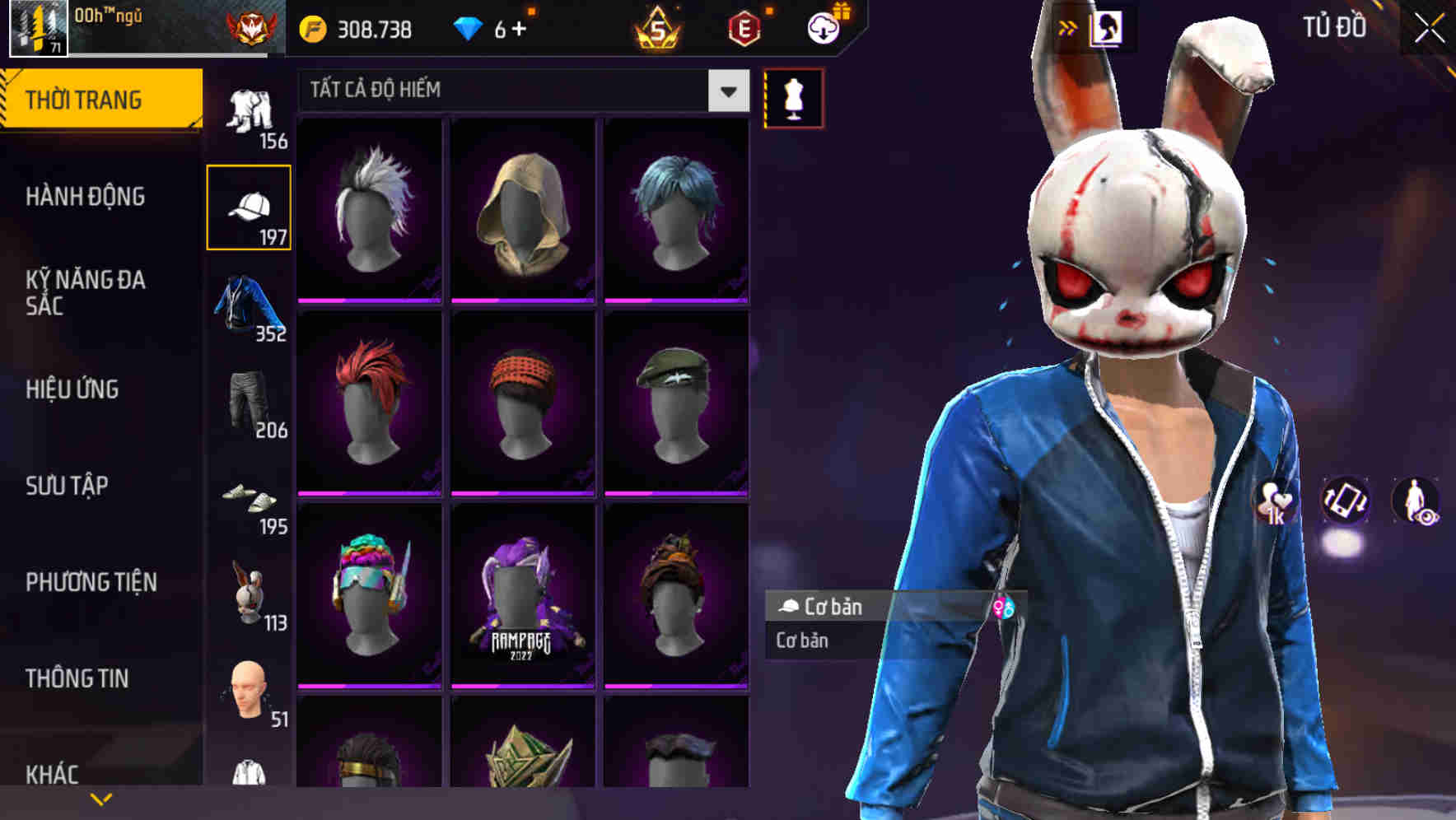The height and width of the screenshot is (820, 1456).
Task: Select the cap headwear category icon
Action: (250, 206)
